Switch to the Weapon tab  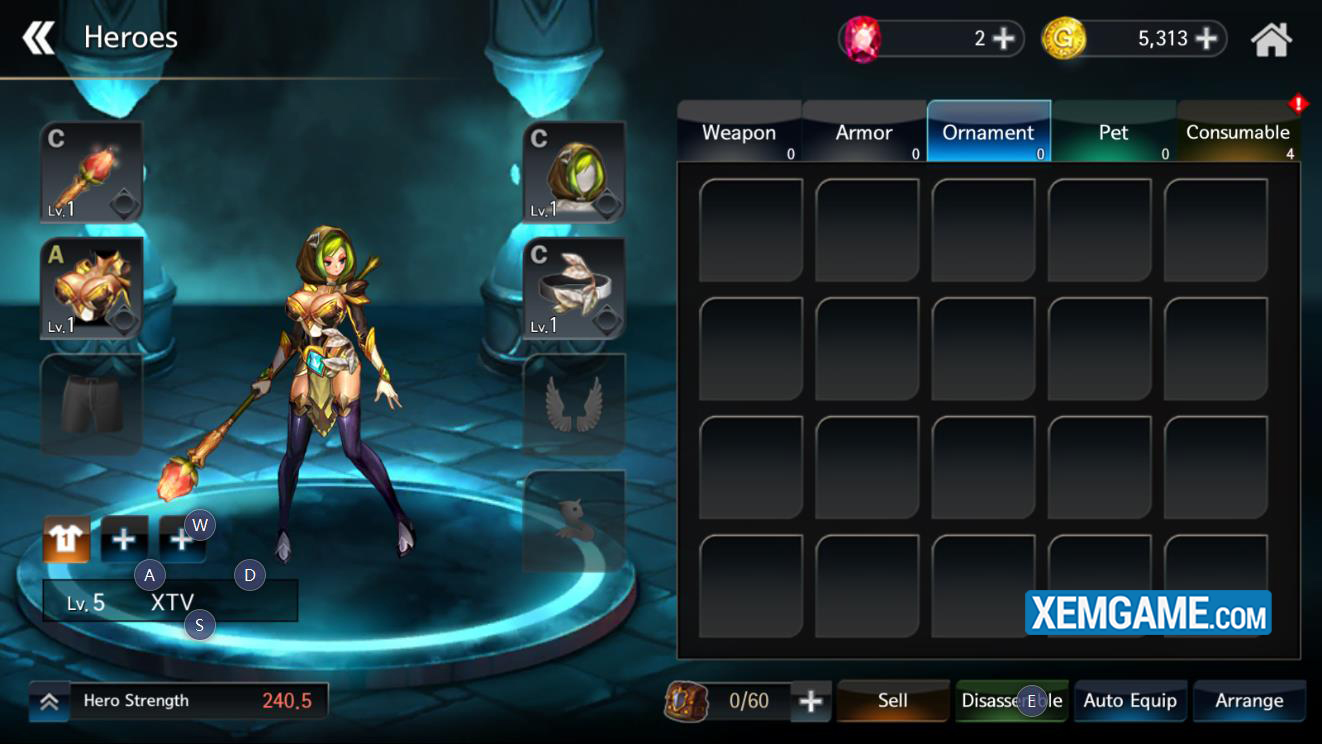pos(739,133)
